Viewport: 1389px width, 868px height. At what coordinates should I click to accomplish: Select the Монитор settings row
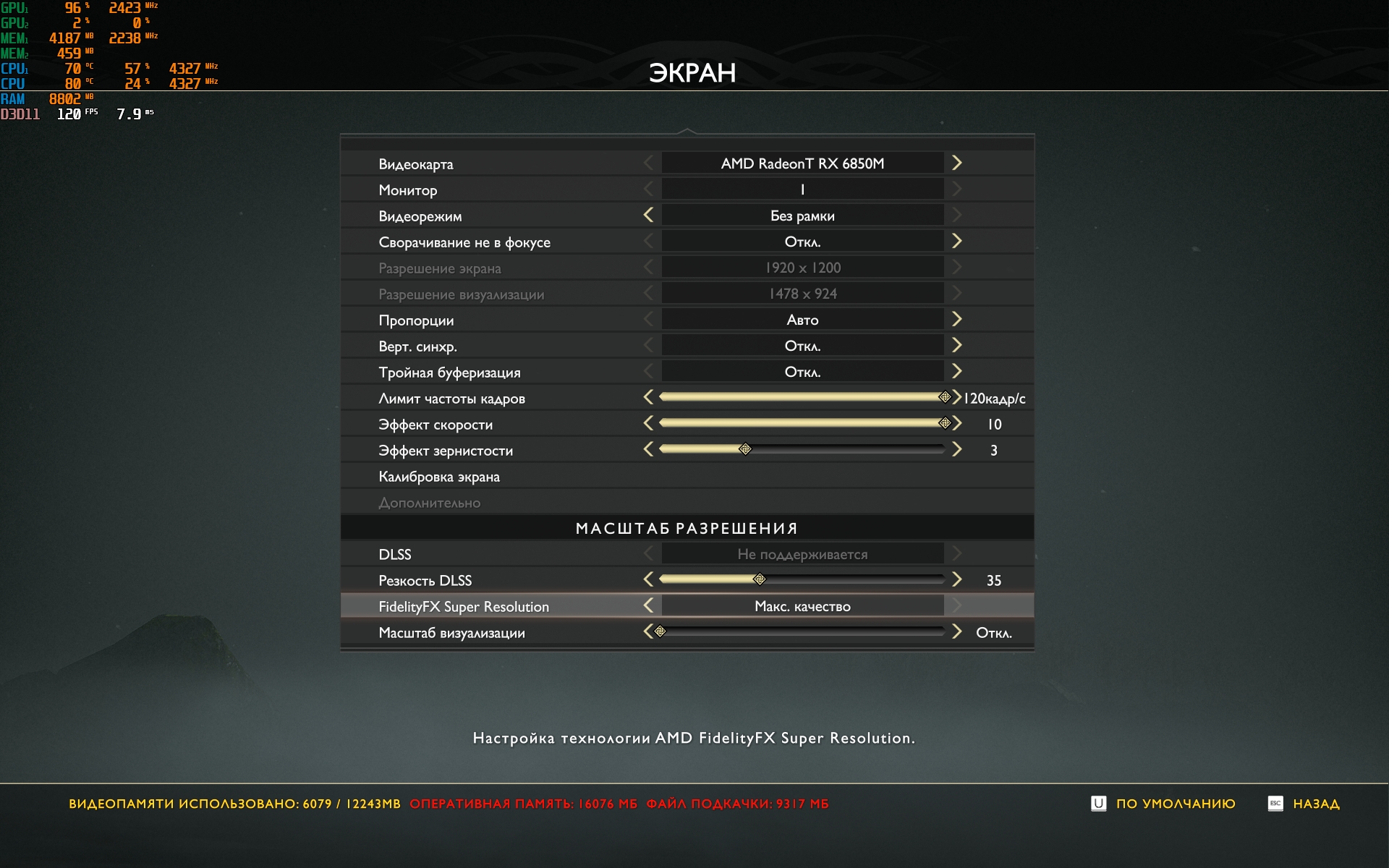pyautogui.click(x=408, y=190)
